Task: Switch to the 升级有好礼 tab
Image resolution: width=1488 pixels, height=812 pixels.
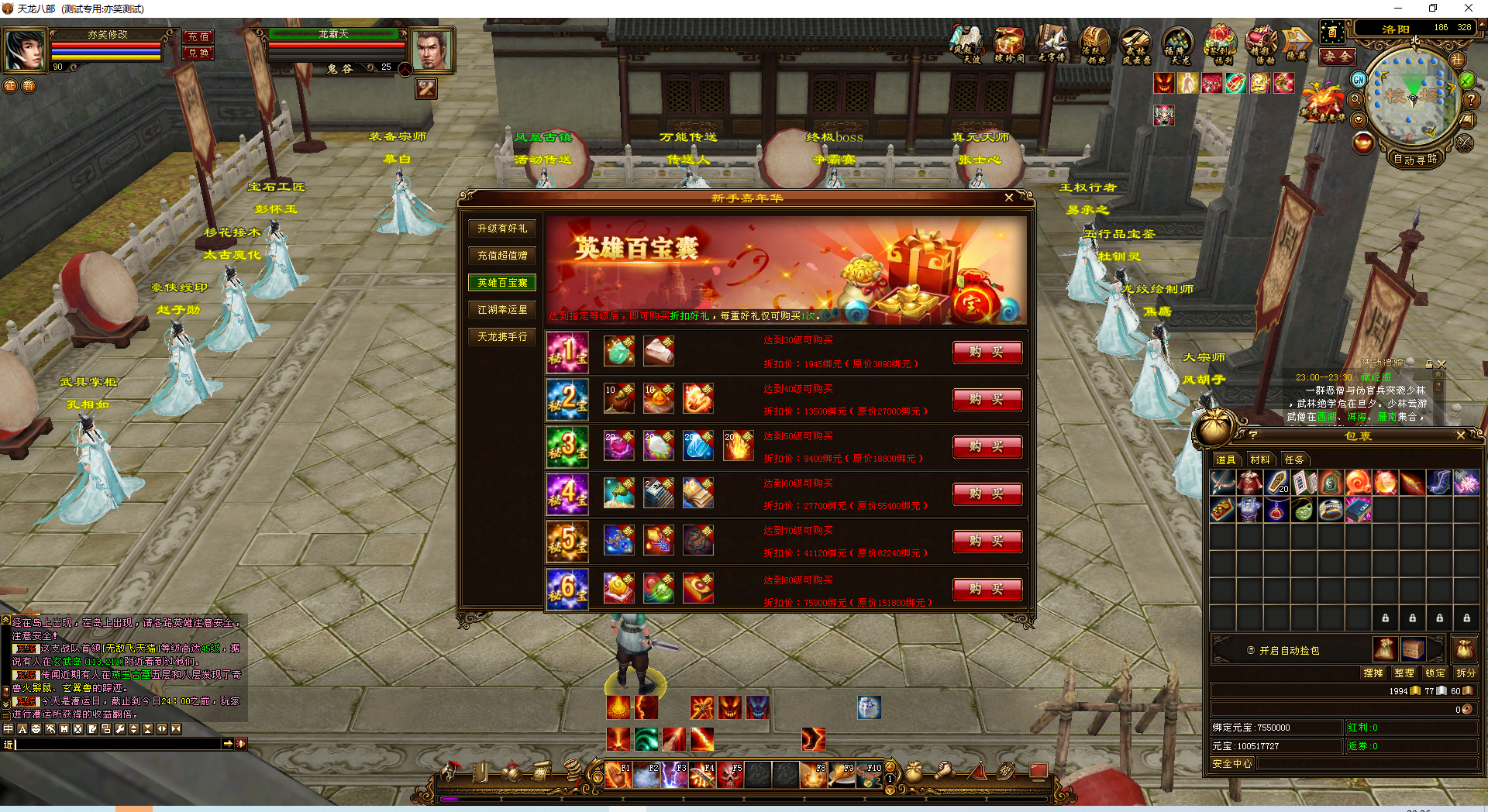Action: click(502, 229)
